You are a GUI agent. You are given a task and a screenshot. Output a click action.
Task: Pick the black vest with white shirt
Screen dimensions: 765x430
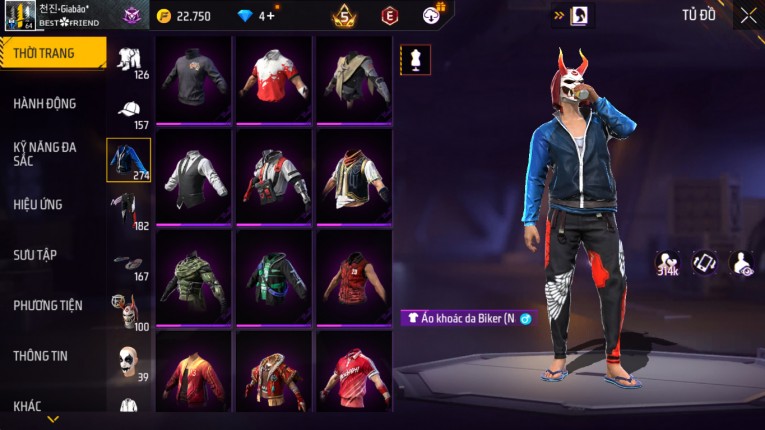193,177
